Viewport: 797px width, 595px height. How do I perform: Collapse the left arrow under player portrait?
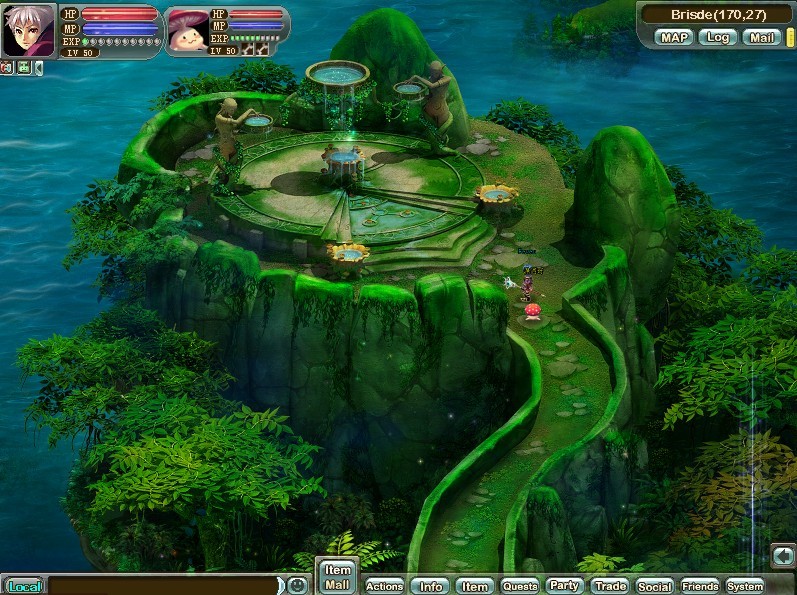pyautogui.click(x=38, y=68)
